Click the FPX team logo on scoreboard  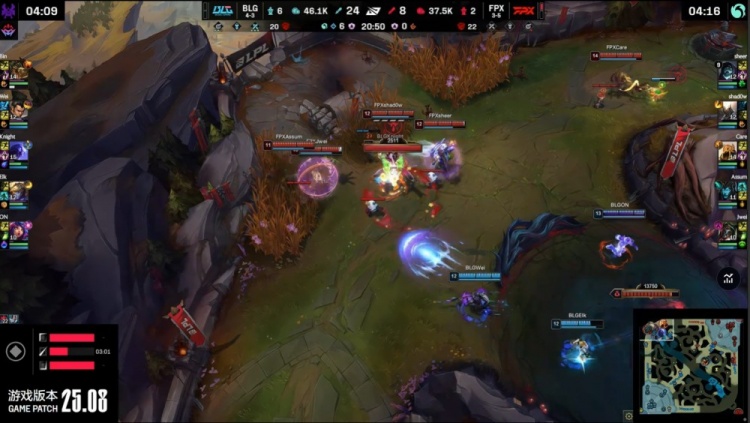(x=524, y=11)
